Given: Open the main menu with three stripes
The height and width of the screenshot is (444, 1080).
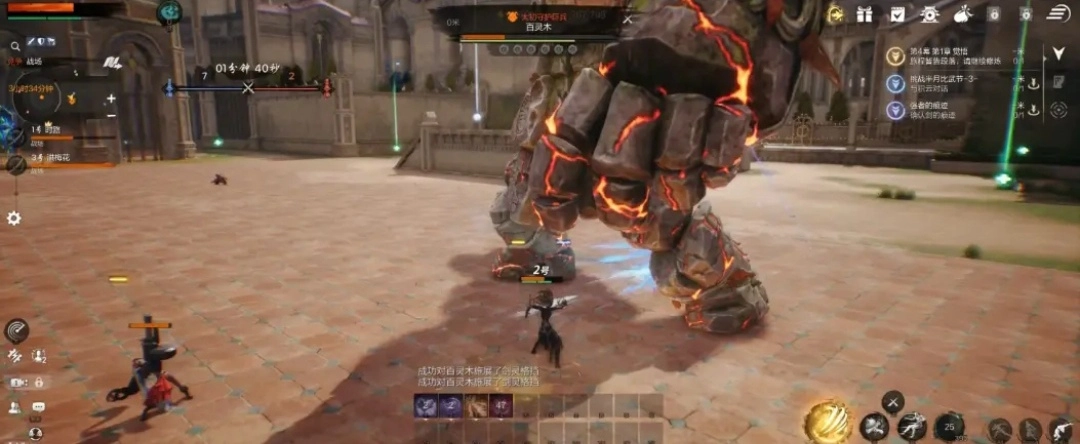Looking at the screenshot, I should click(x=1058, y=13).
